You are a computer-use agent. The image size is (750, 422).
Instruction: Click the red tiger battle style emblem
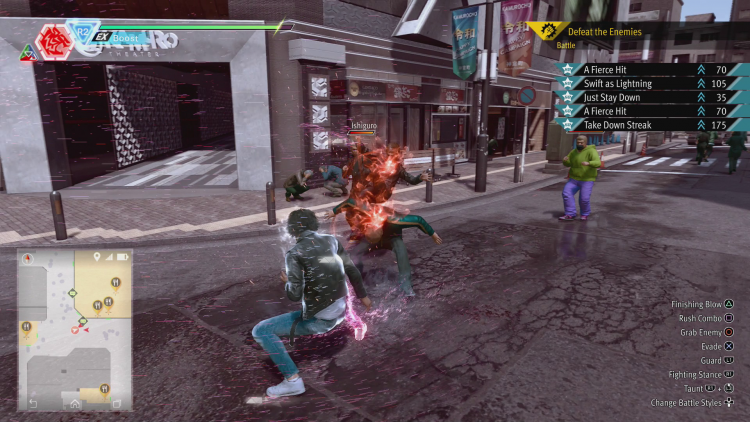(x=52, y=41)
